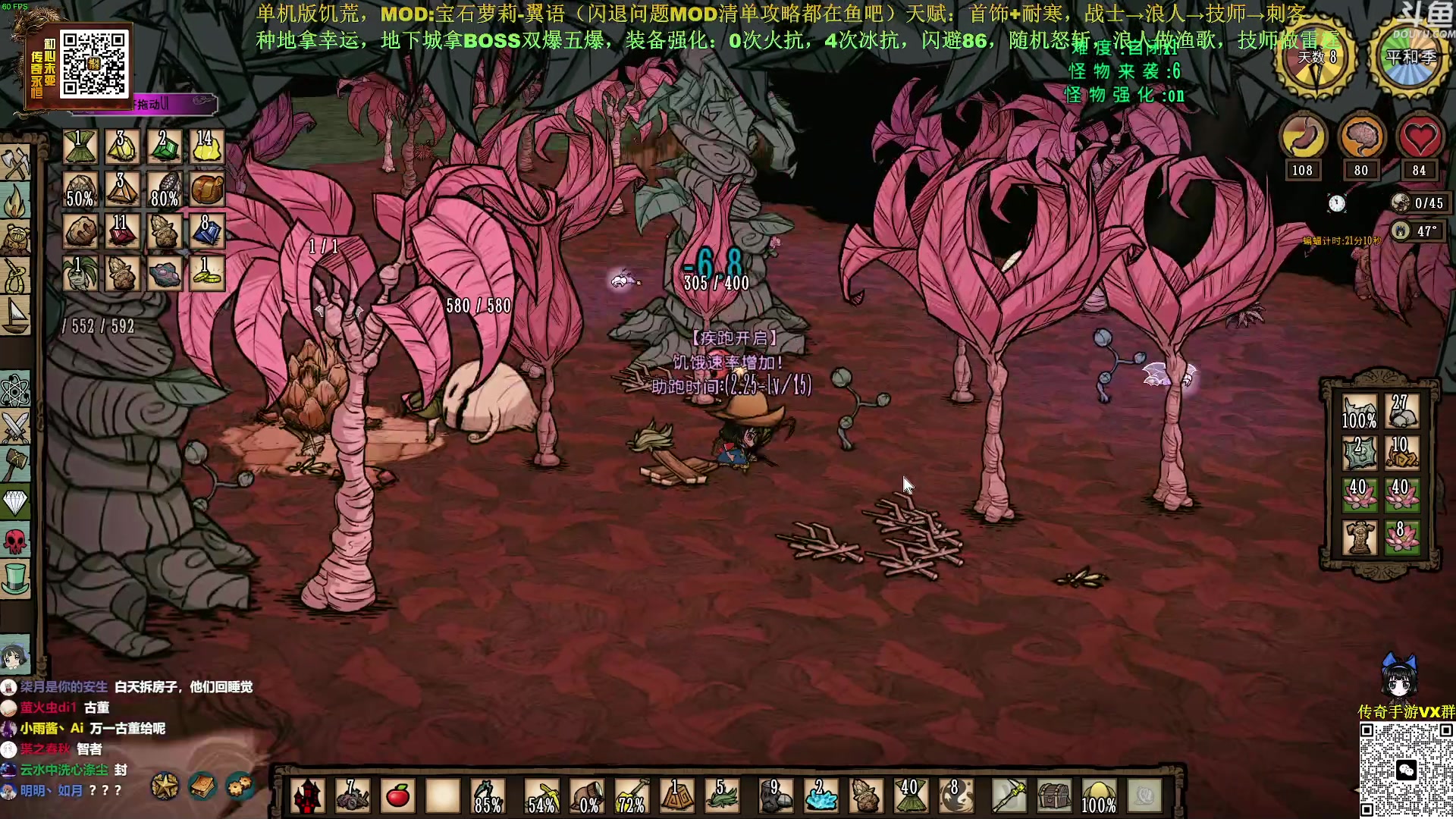Select the pickaxe at 54% durability

(543, 796)
